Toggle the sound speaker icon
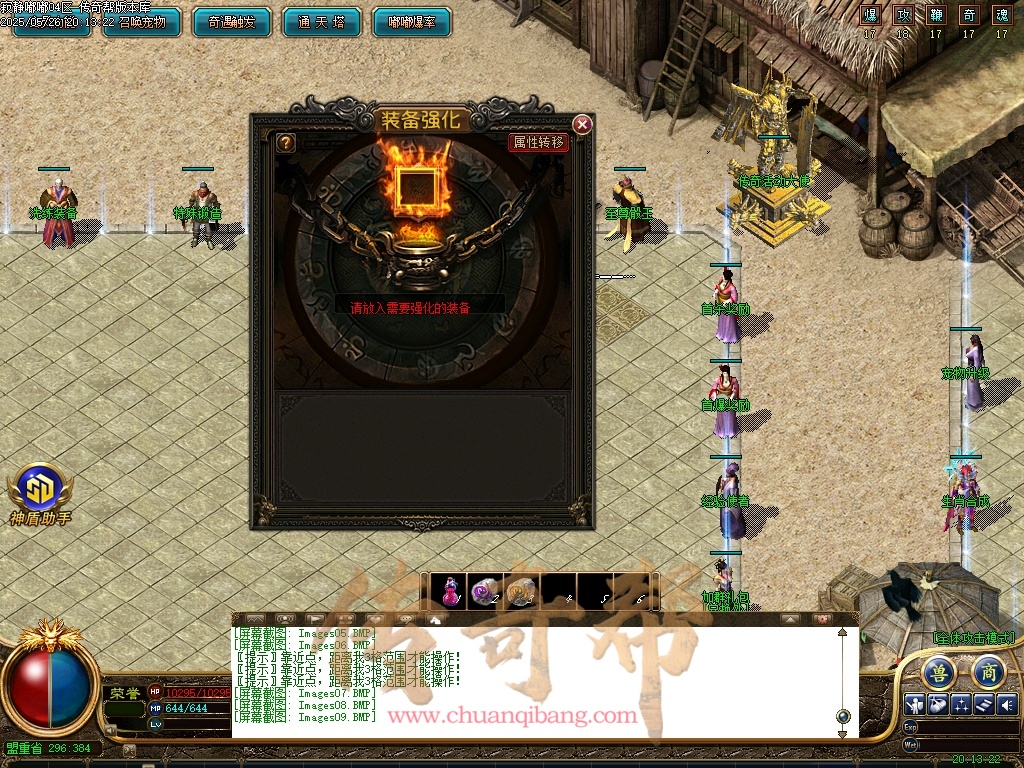The height and width of the screenshot is (768, 1024). (1006, 704)
